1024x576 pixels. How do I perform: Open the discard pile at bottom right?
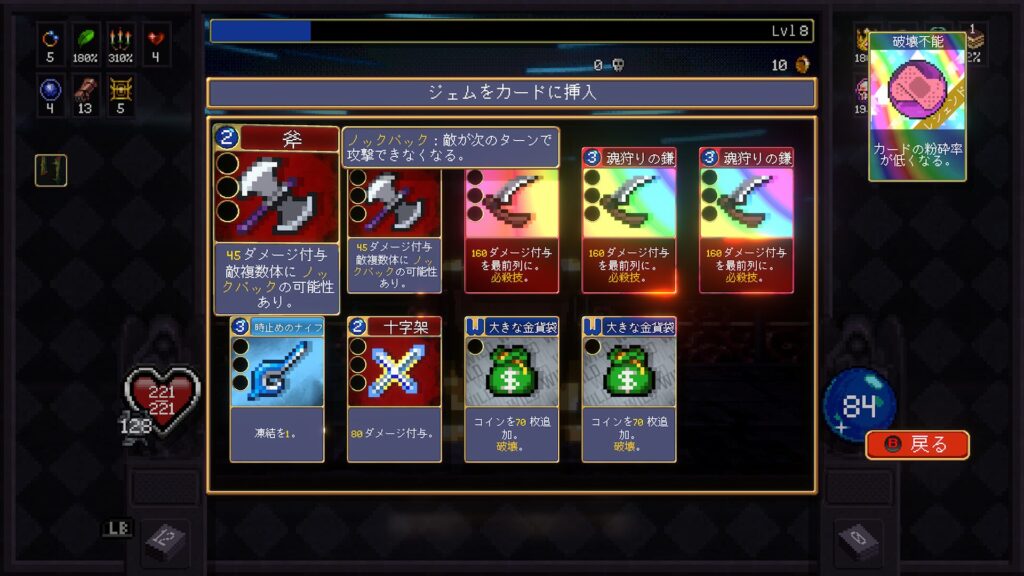coord(858,541)
